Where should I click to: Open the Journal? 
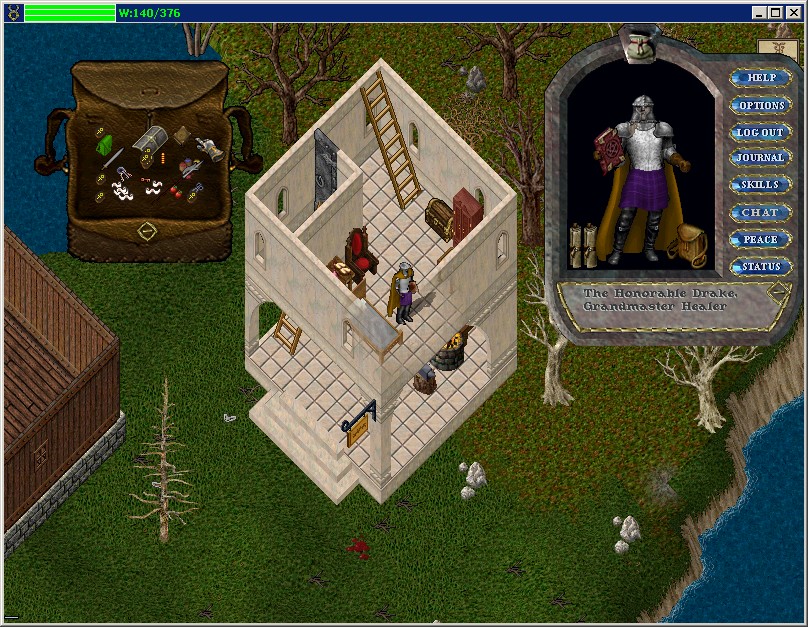pos(761,158)
